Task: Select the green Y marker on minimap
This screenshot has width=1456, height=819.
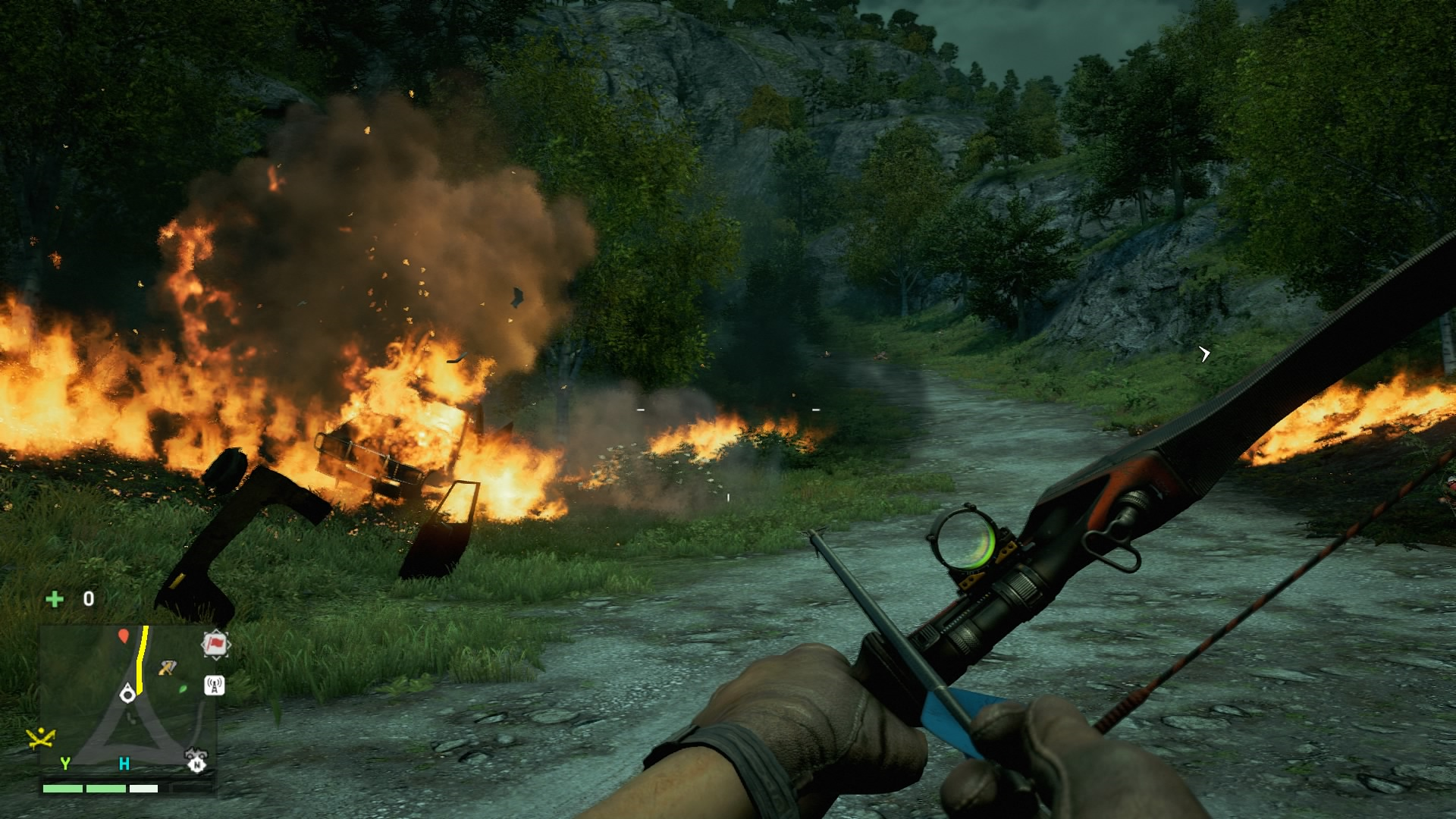Action: [x=65, y=763]
